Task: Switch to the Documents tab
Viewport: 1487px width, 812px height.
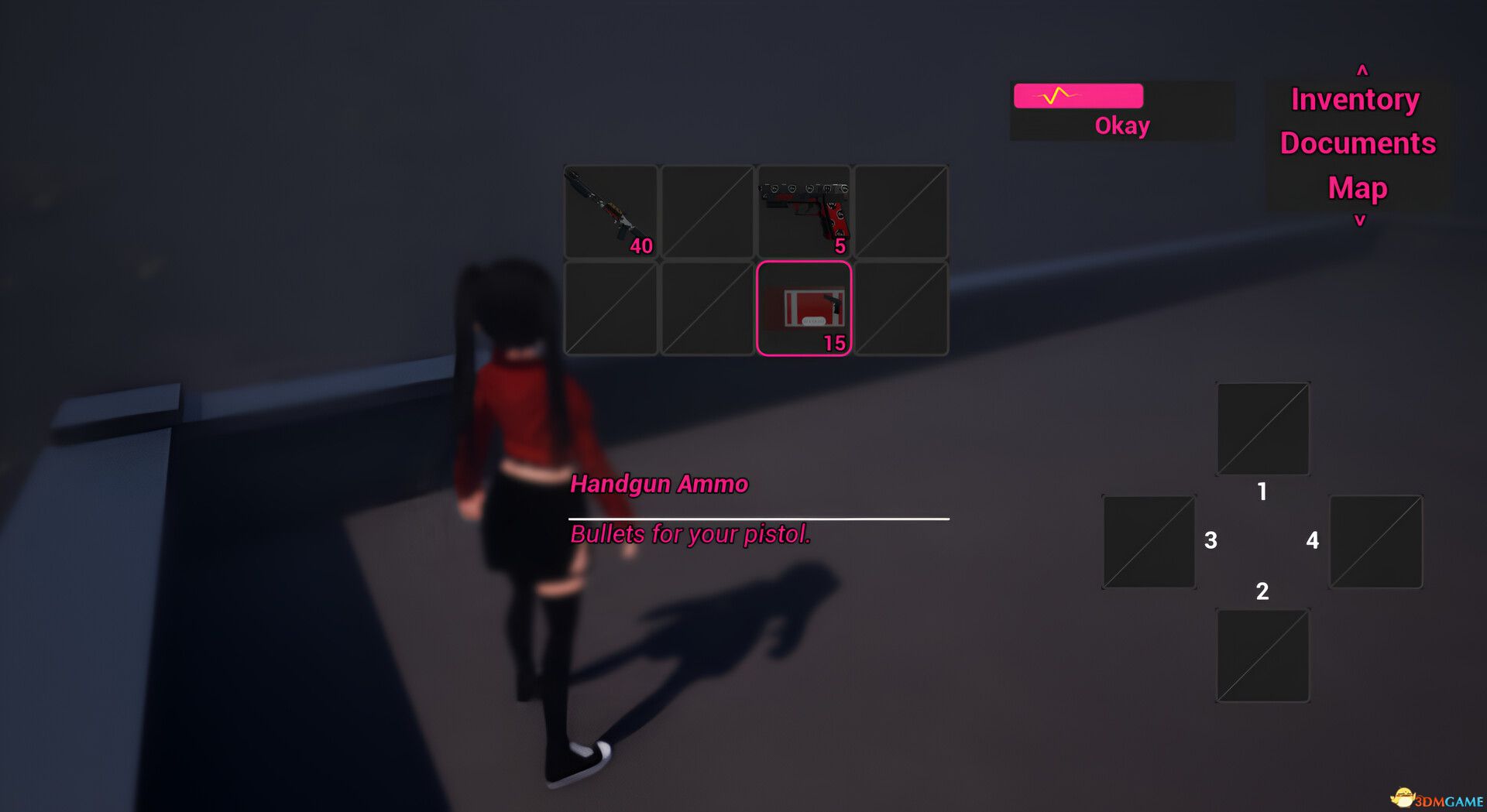Action: point(1357,142)
